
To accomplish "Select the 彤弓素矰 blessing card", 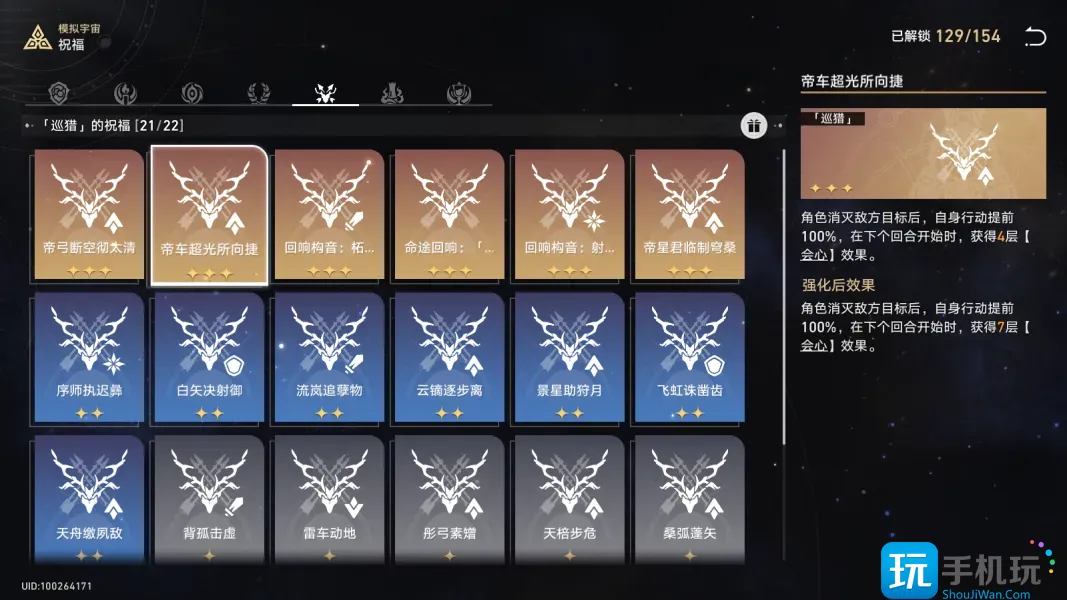I will [449, 500].
